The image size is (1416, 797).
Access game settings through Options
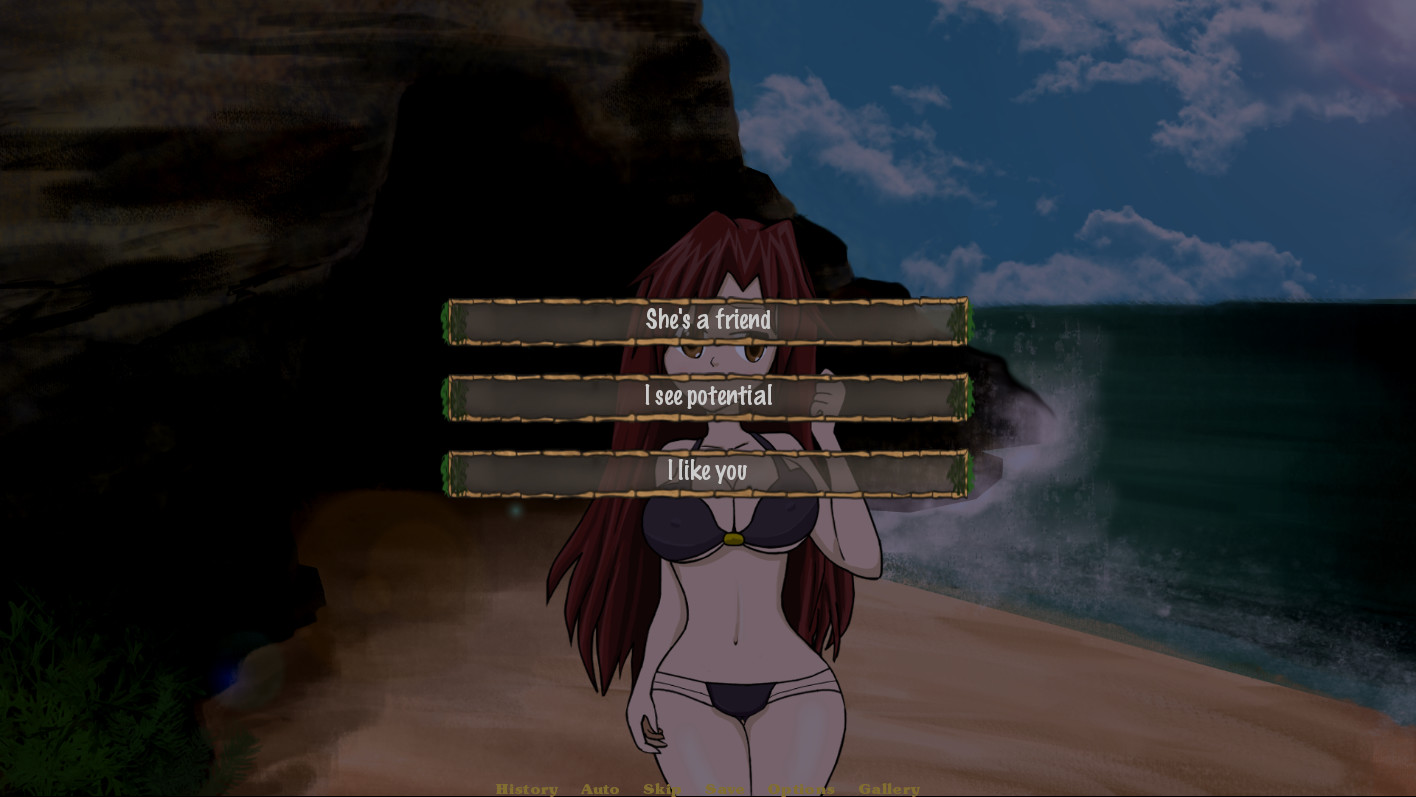pyautogui.click(x=800, y=789)
